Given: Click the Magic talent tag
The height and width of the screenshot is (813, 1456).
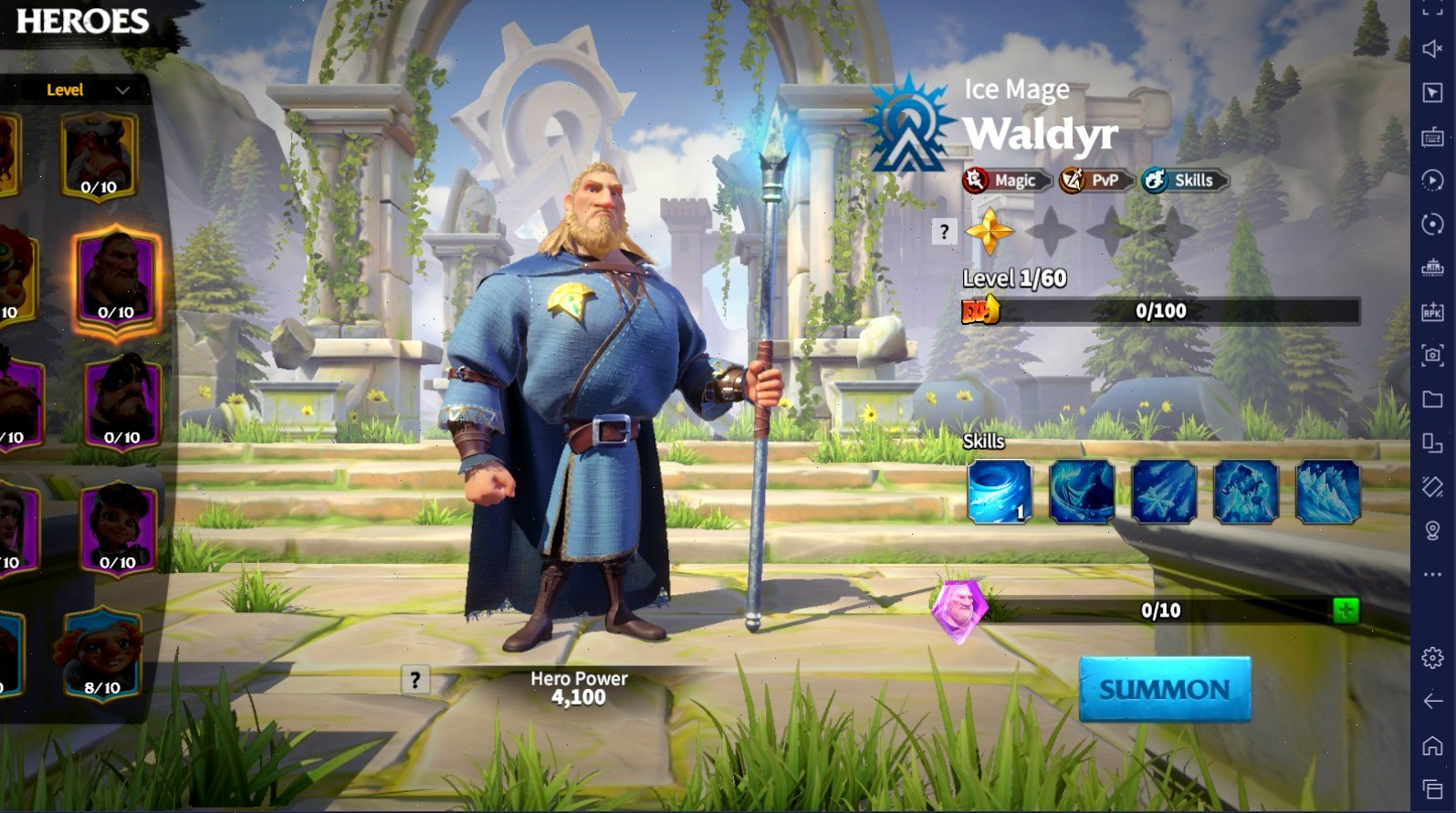Looking at the screenshot, I should [1006, 181].
